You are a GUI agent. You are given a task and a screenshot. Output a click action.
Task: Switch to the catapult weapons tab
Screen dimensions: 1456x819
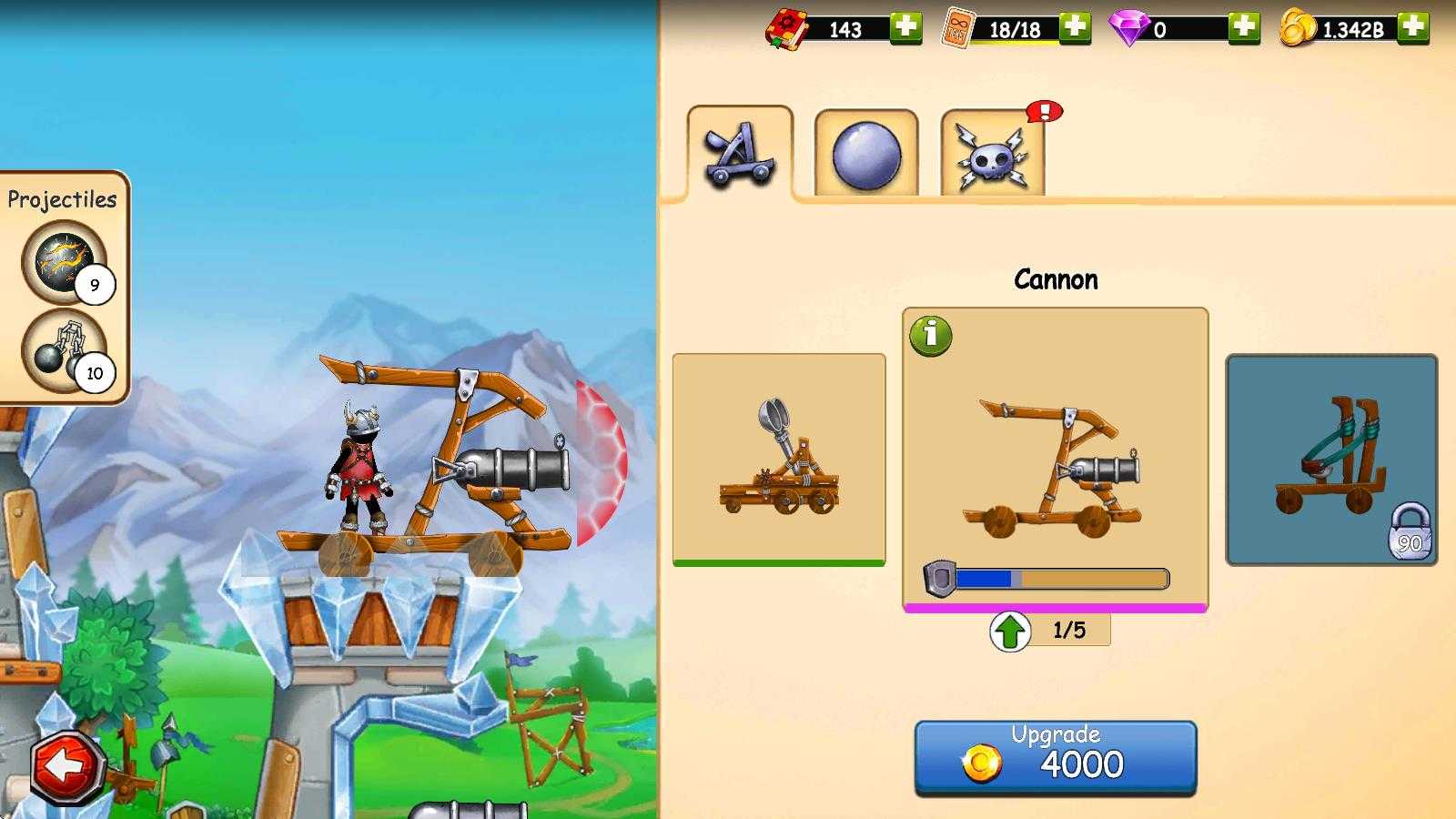coord(740,153)
